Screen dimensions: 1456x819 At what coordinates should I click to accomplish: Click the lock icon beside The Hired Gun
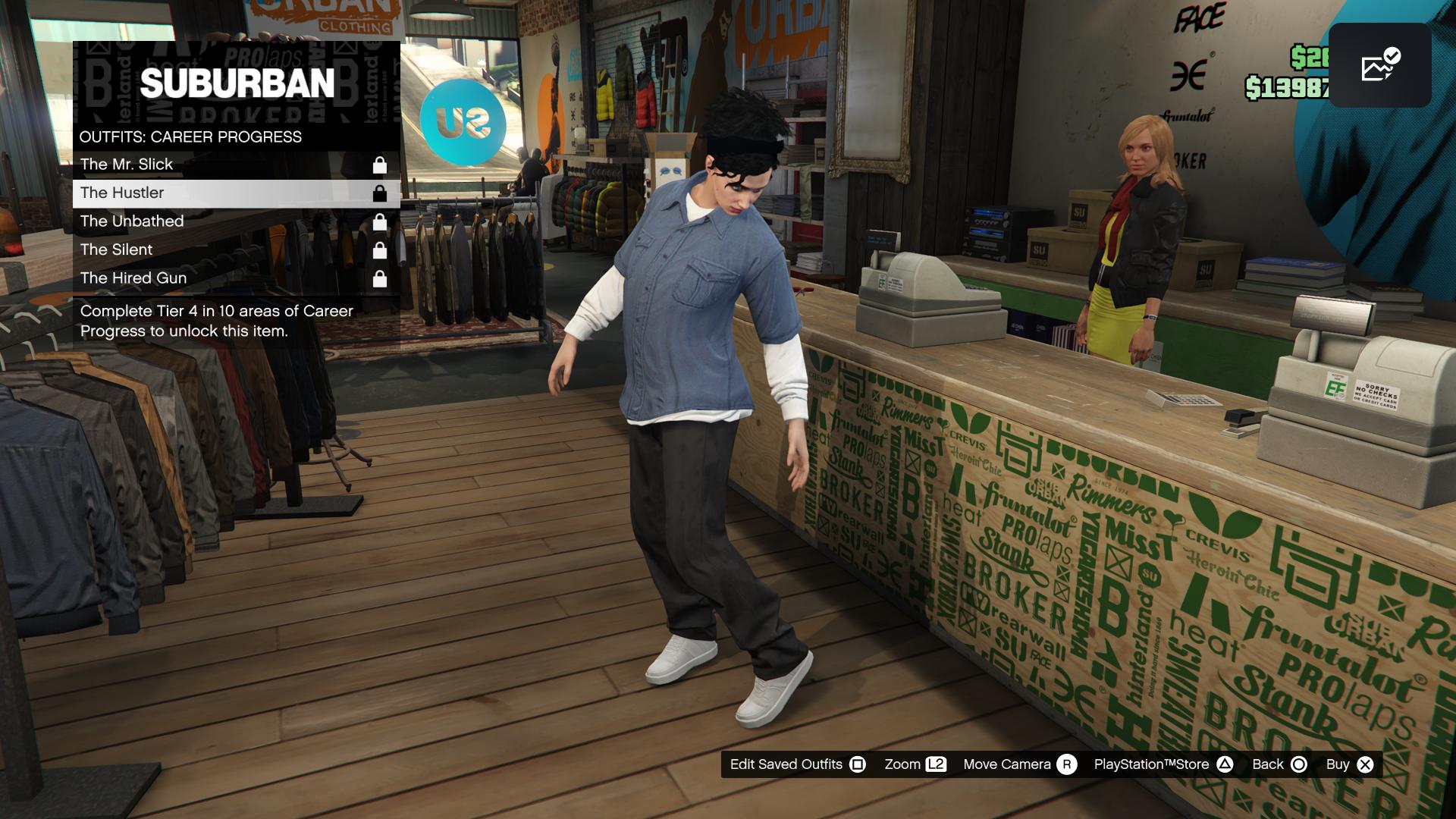point(381,278)
